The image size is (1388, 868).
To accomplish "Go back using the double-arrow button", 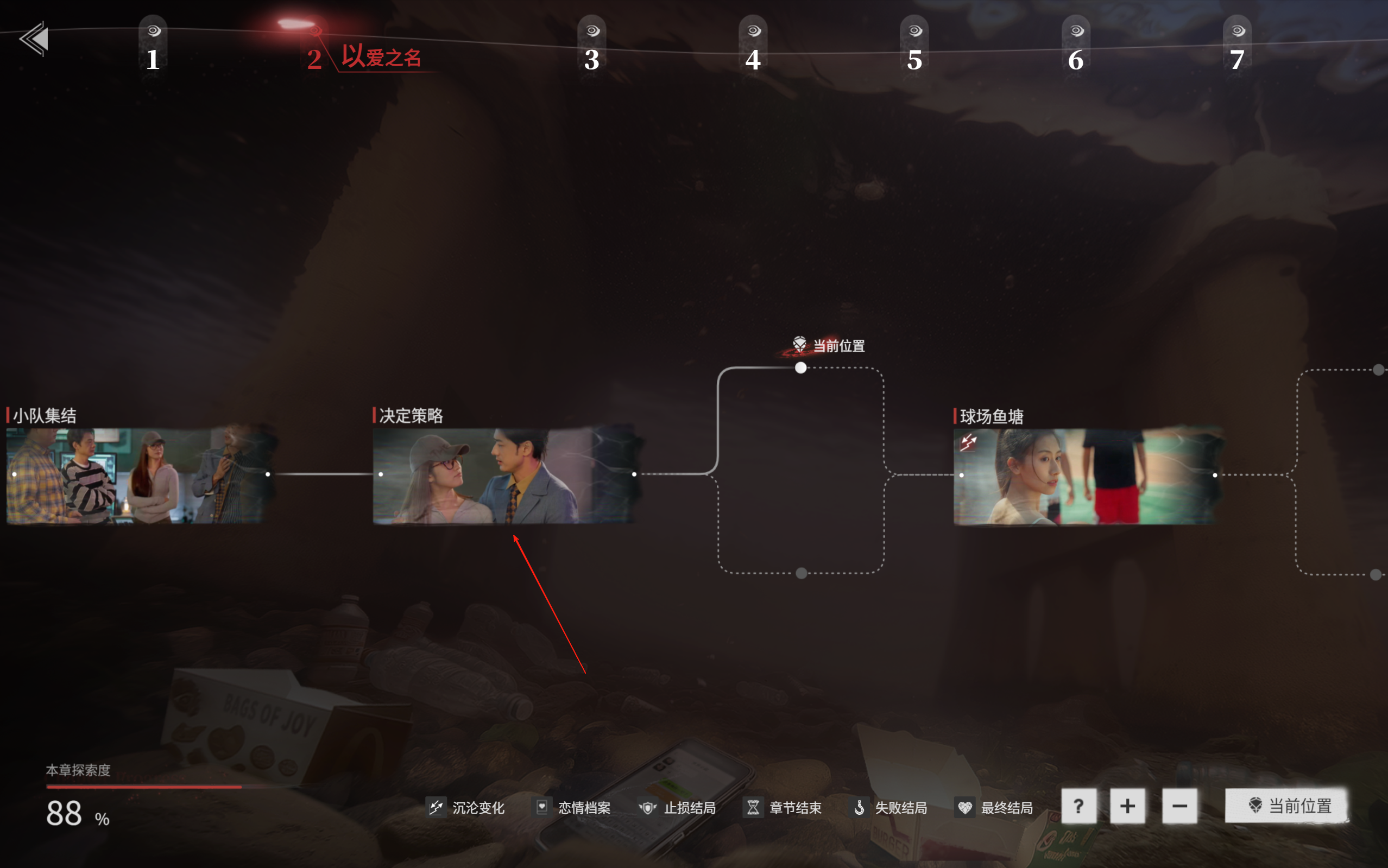I will click(x=34, y=39).
